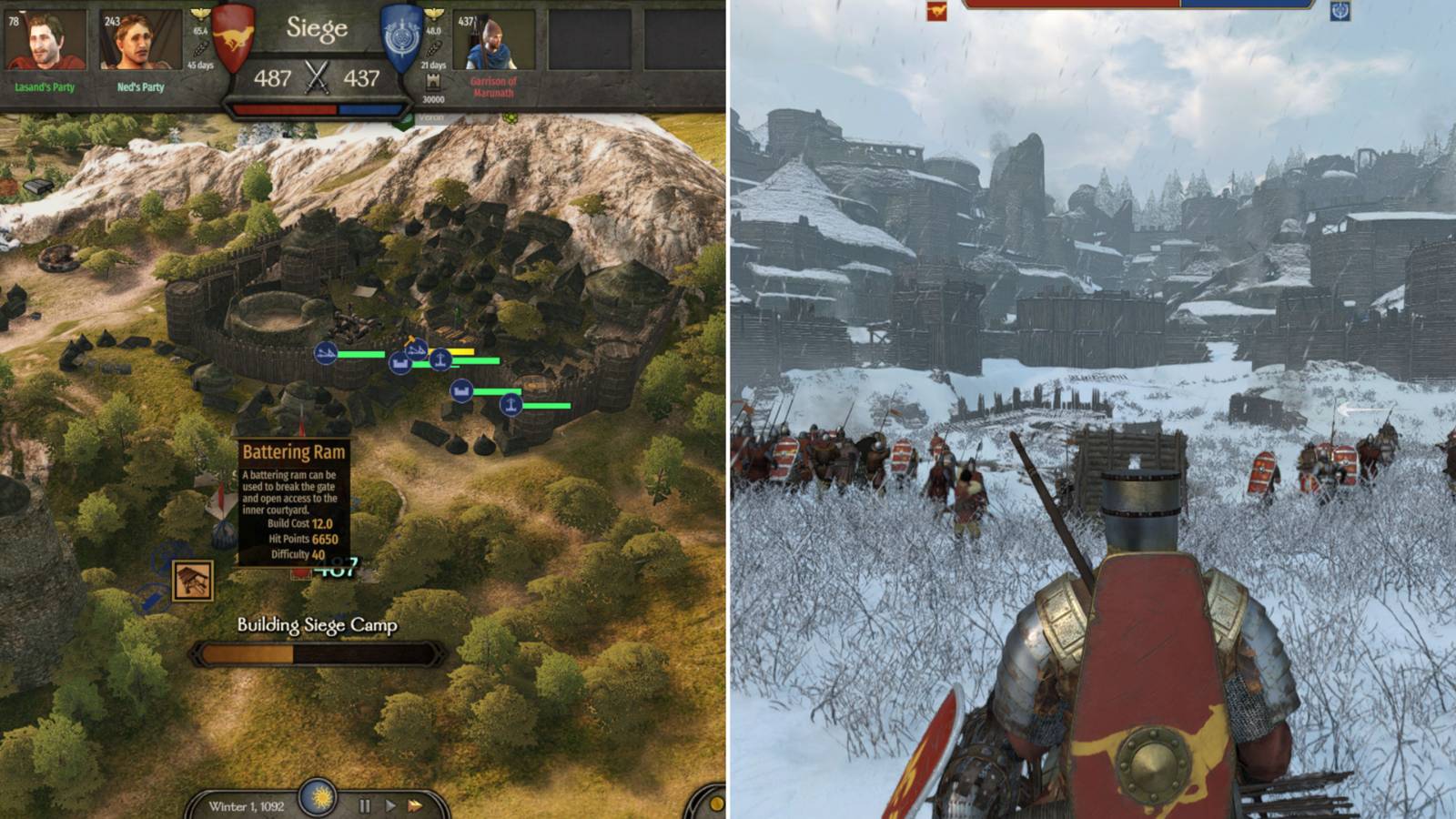
Task: Enable fast-forward time speed
Action: click(417, 804)
